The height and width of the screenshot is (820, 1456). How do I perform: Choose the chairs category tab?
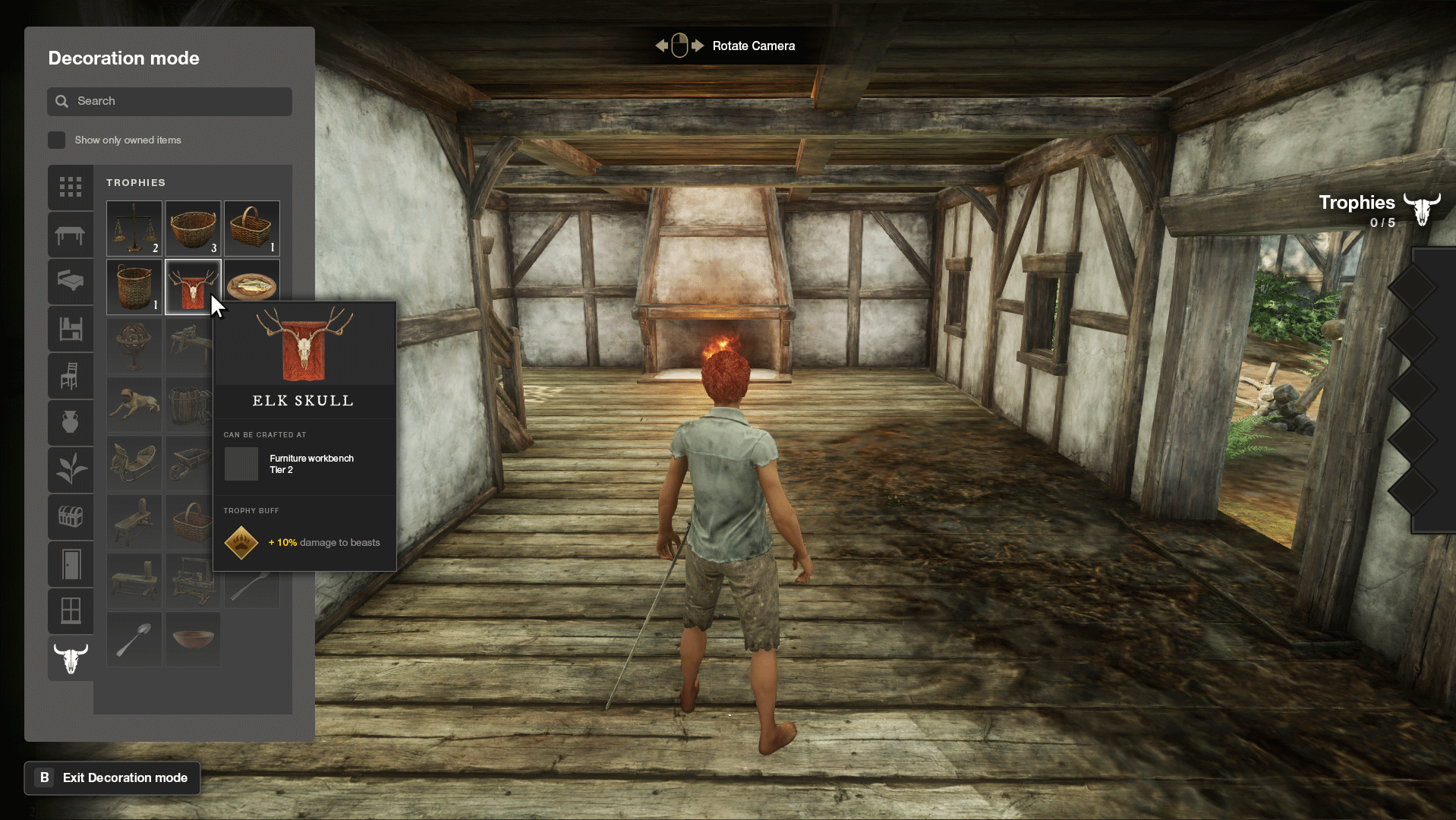(x=71, y=376)
